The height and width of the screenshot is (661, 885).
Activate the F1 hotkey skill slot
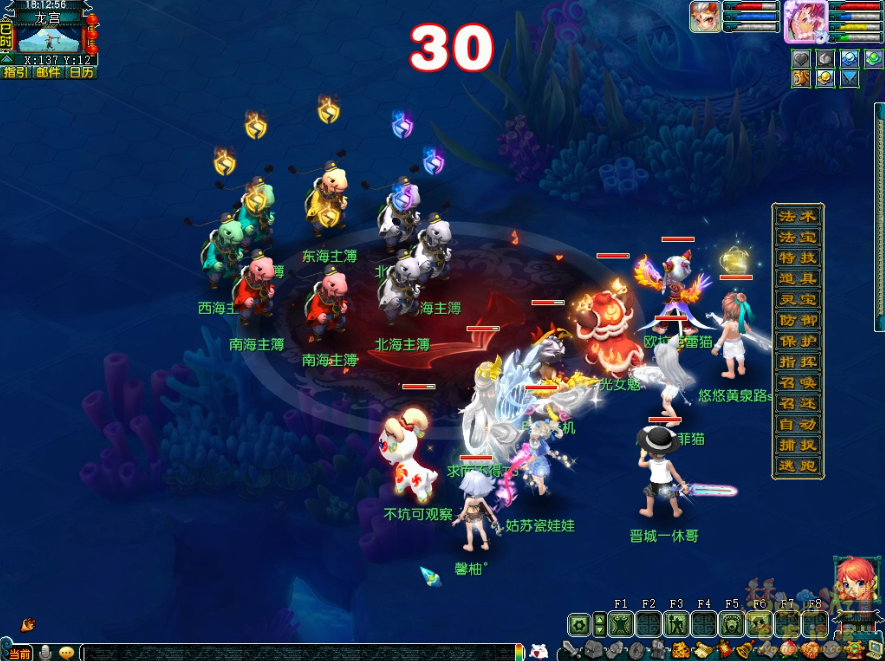[621, 624]
